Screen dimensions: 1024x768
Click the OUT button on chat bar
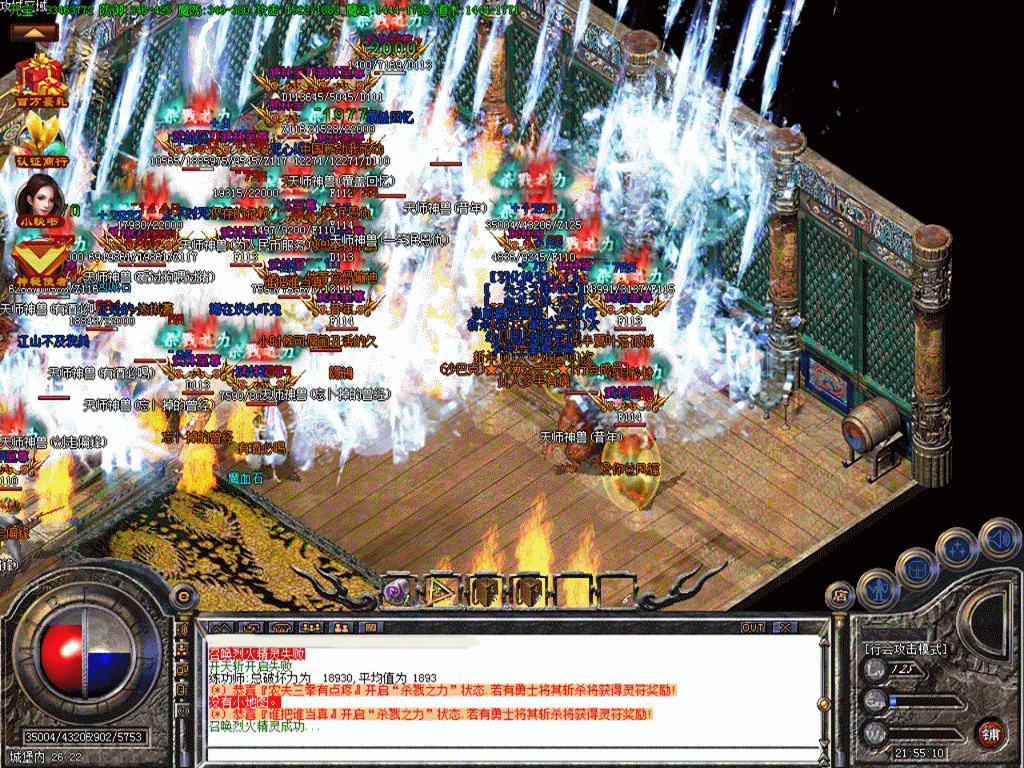pos(752,627)
